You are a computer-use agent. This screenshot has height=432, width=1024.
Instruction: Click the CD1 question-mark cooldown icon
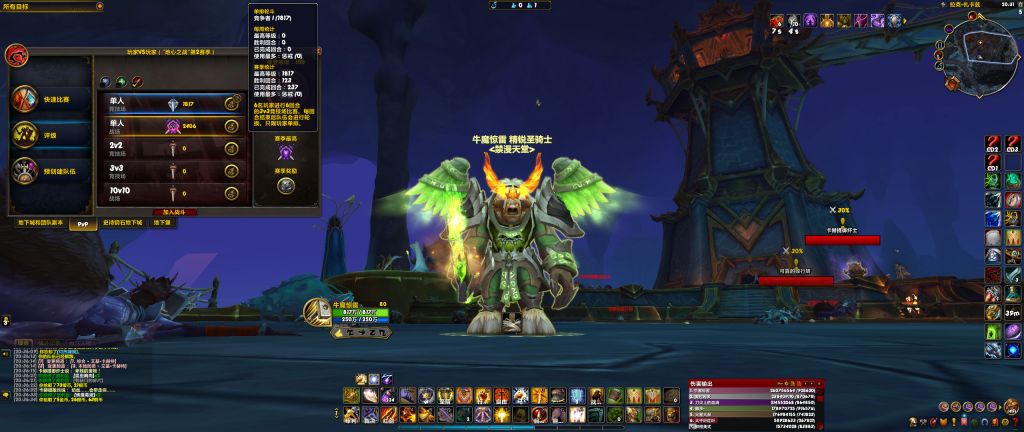click(x=992, y=163)
